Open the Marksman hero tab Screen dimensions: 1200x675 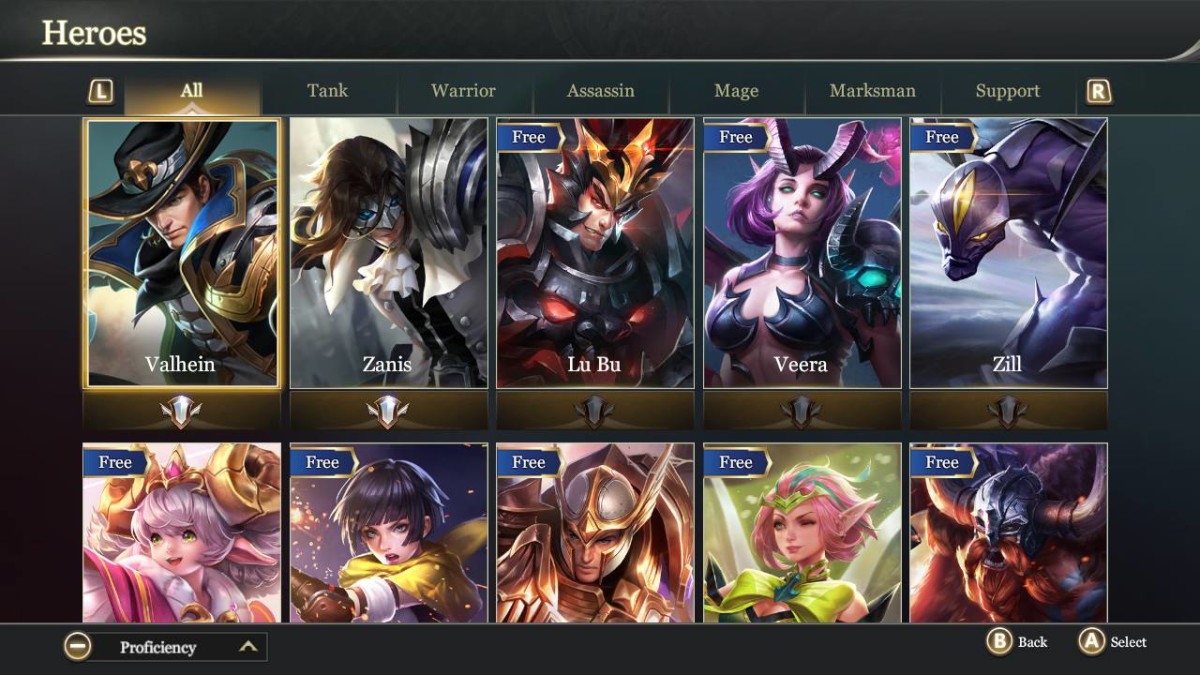click(x=872, y=91)
